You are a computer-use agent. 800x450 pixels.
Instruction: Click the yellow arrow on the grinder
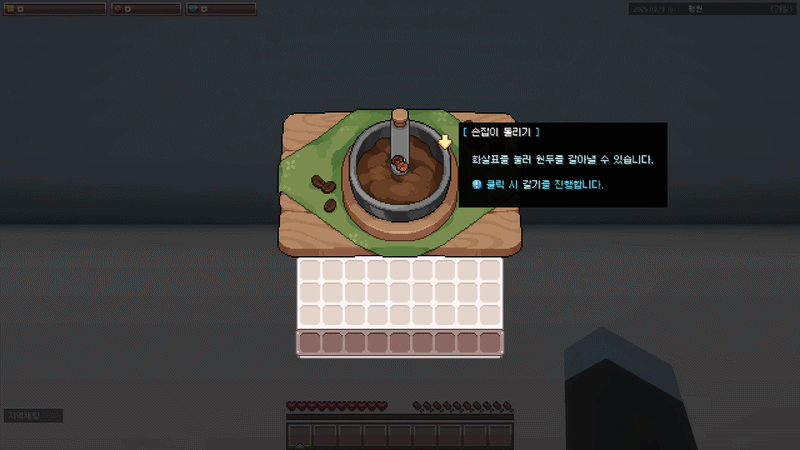coord(445,141)
